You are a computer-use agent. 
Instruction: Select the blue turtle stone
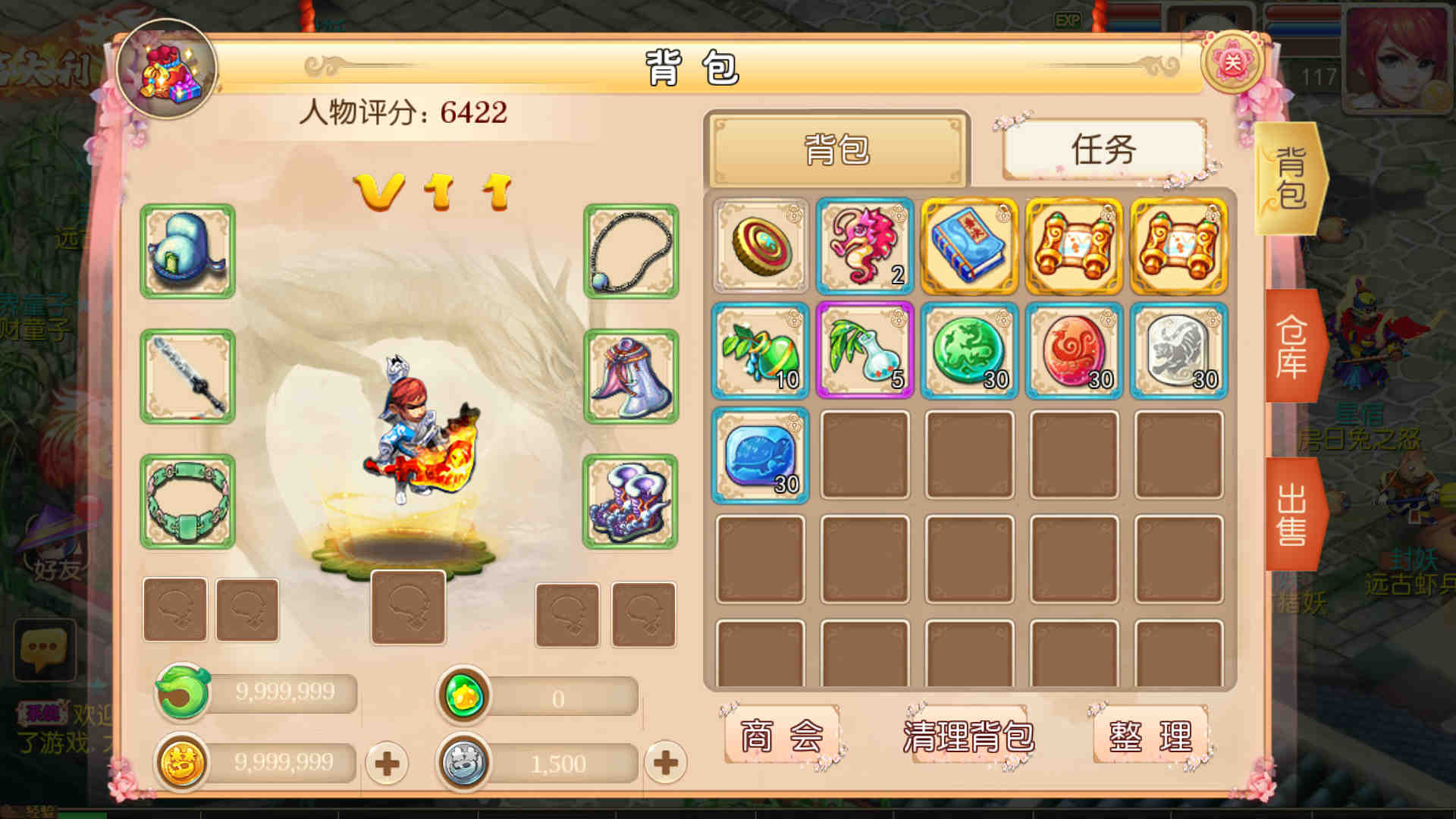coord(760,455)
